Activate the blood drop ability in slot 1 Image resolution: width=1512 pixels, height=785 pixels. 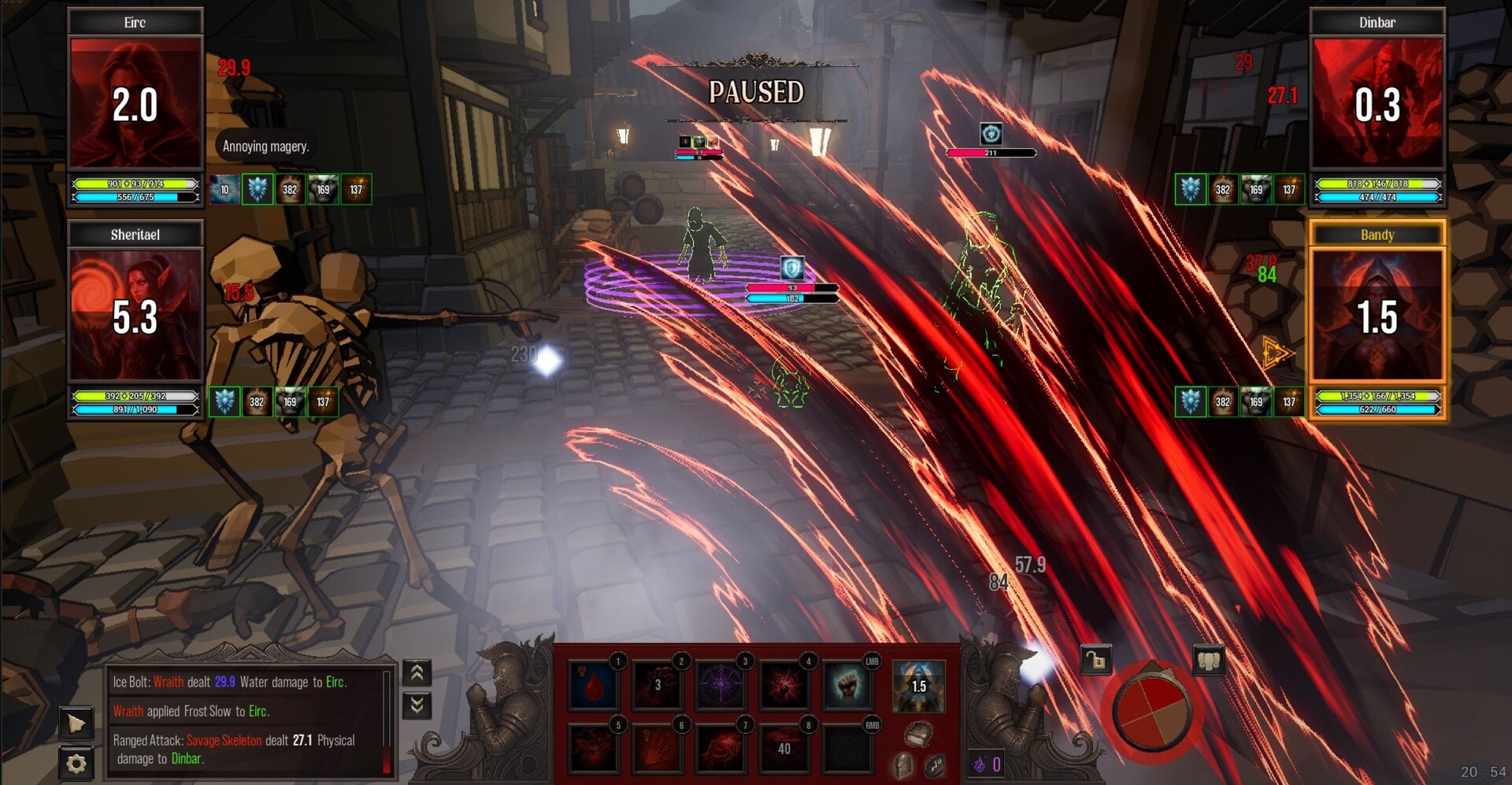click(x=595, y=686)
